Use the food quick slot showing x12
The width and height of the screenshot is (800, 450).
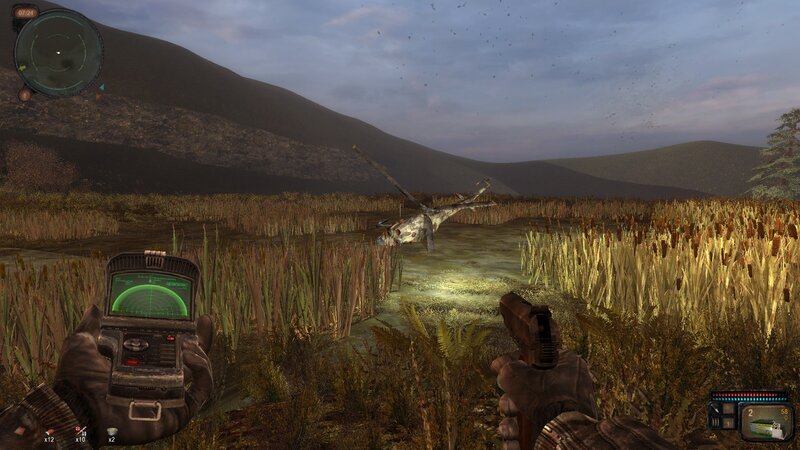(x=47, y=432)
